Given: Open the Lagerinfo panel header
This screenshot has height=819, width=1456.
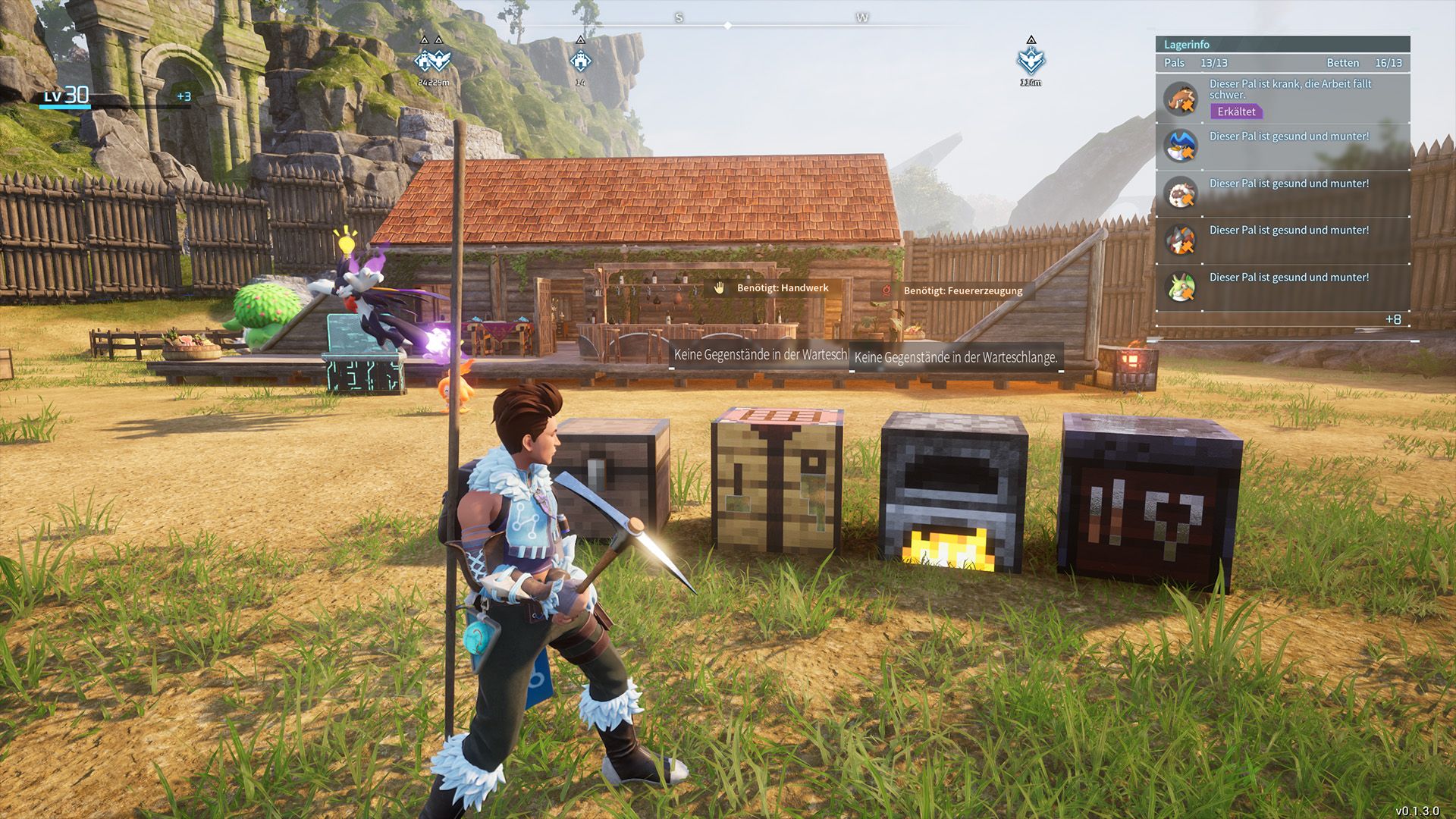Looking at the screenshot, I should coord(1282,45).
